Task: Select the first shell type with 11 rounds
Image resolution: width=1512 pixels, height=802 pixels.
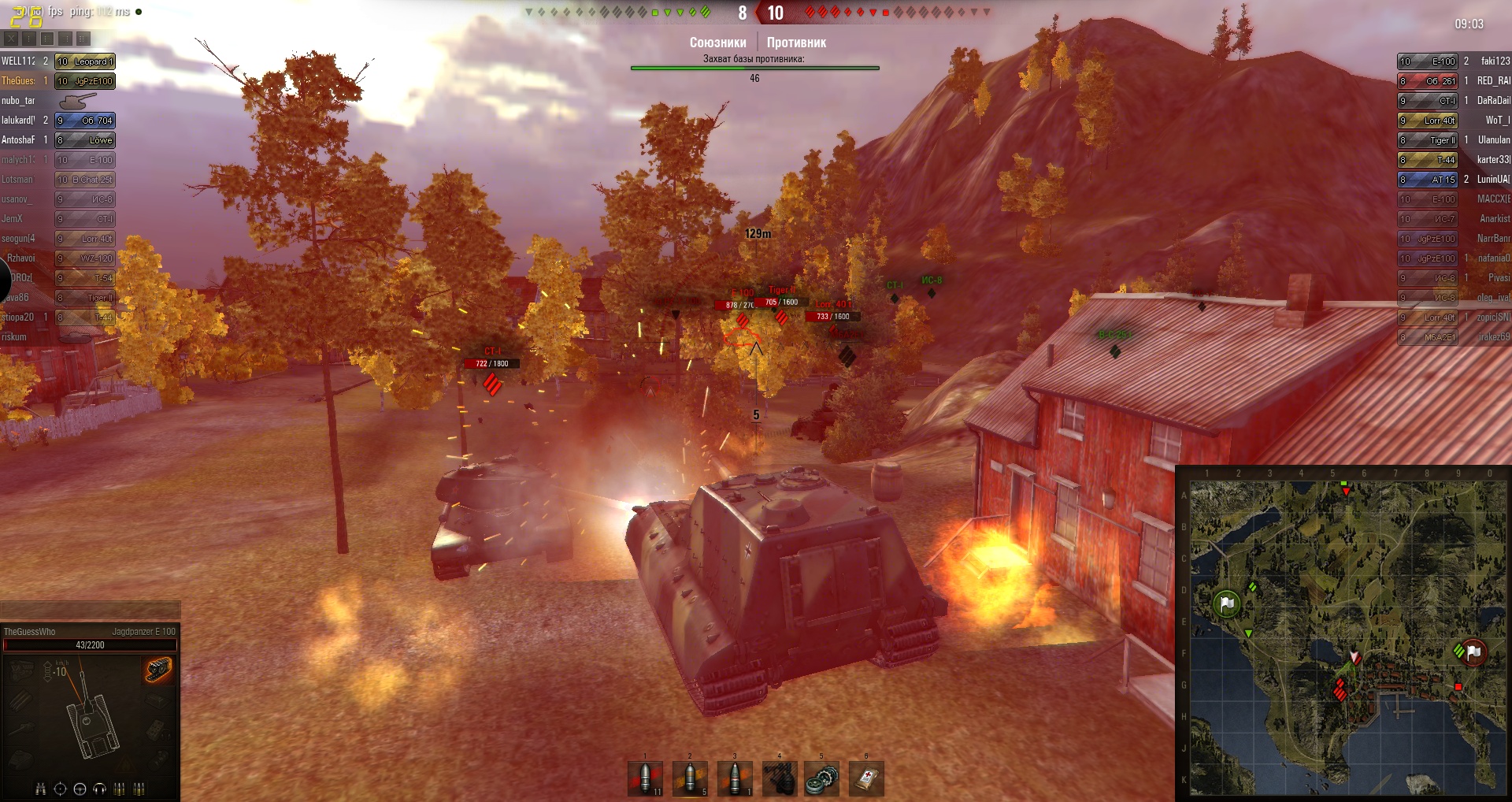Action: click(645, 778)
